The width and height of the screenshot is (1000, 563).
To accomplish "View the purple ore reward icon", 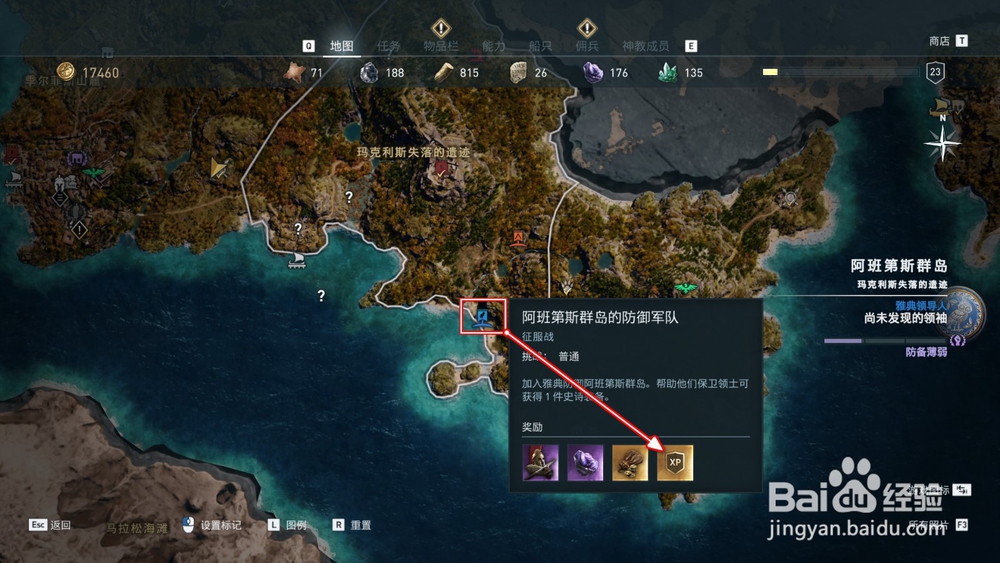I will 585,463.
